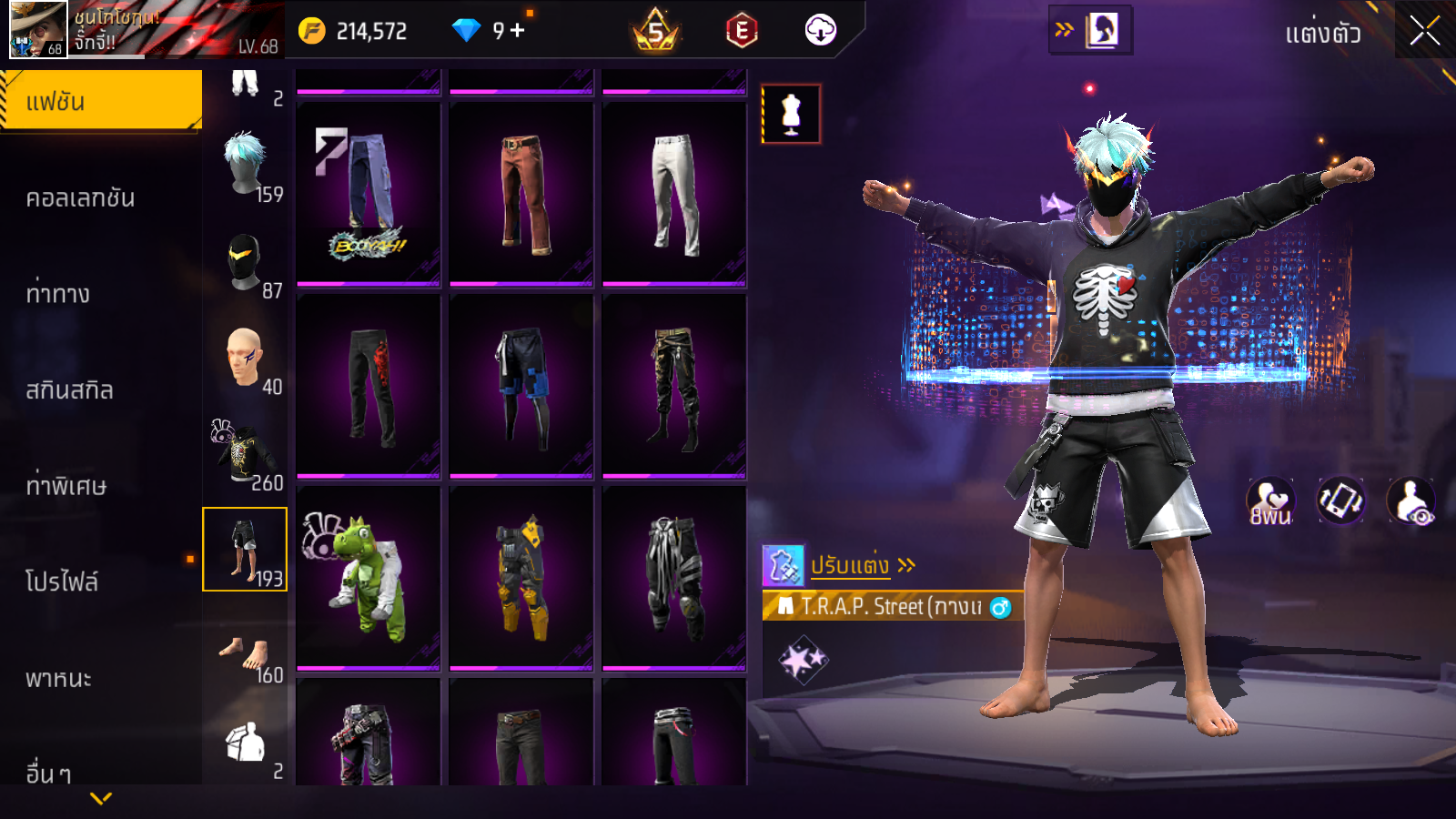Choose the purple Booyah pants item
Image resolution: width=1456 pixels, height=819 pixels.
click(x=369, y=194)
